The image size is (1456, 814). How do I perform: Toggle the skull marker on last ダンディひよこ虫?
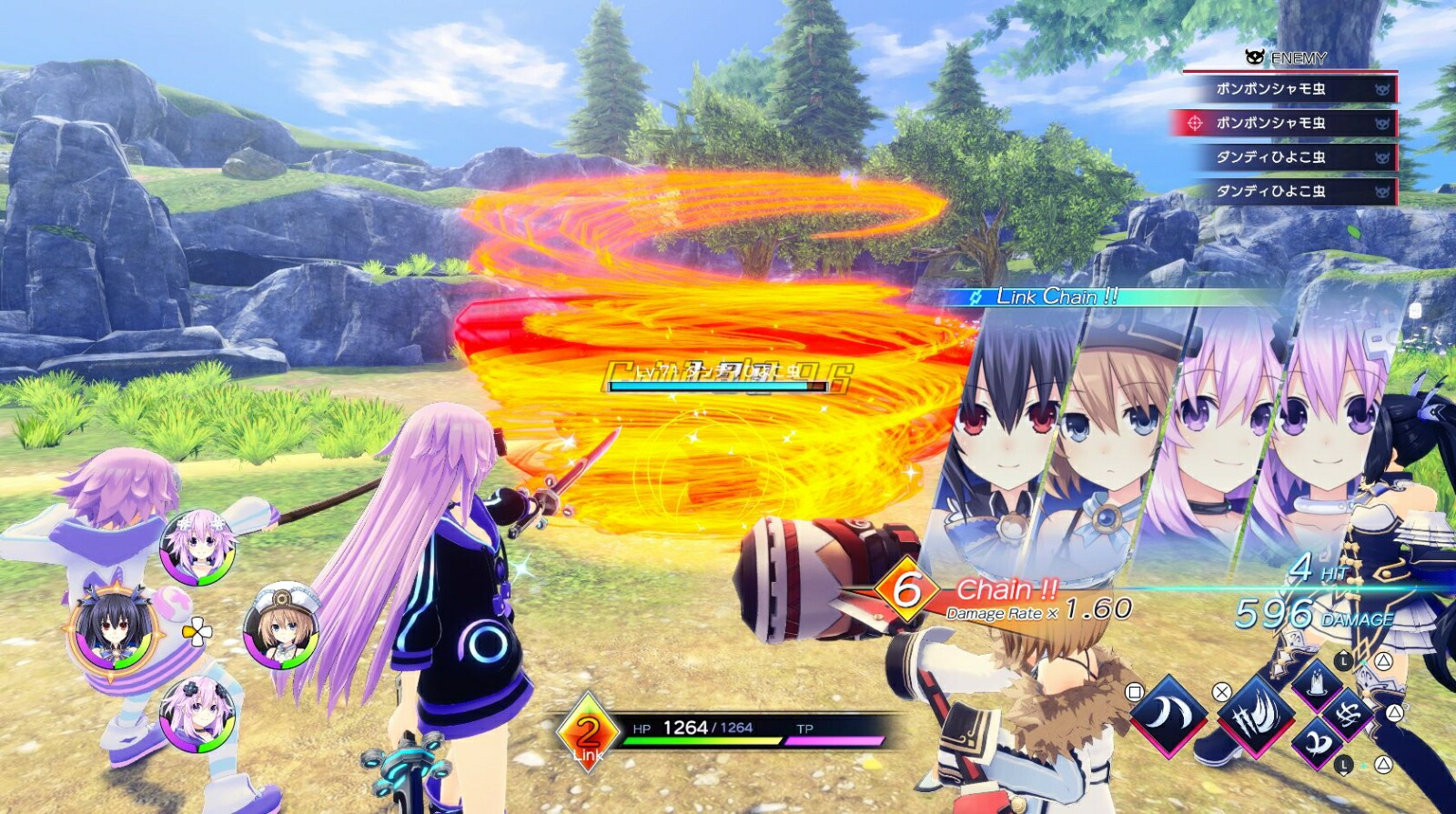1381,191
